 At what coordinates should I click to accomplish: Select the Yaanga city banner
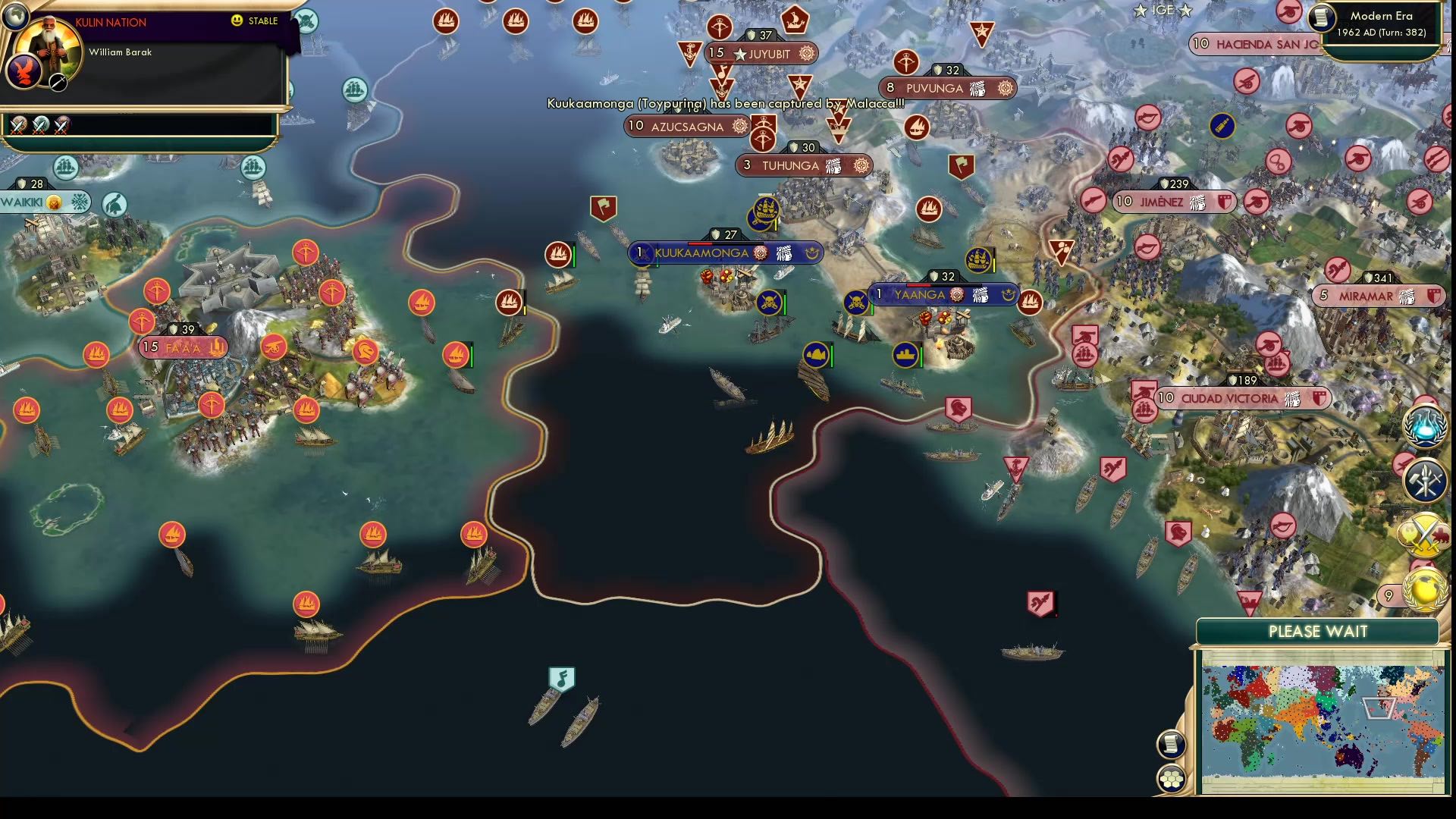[940, 295]
